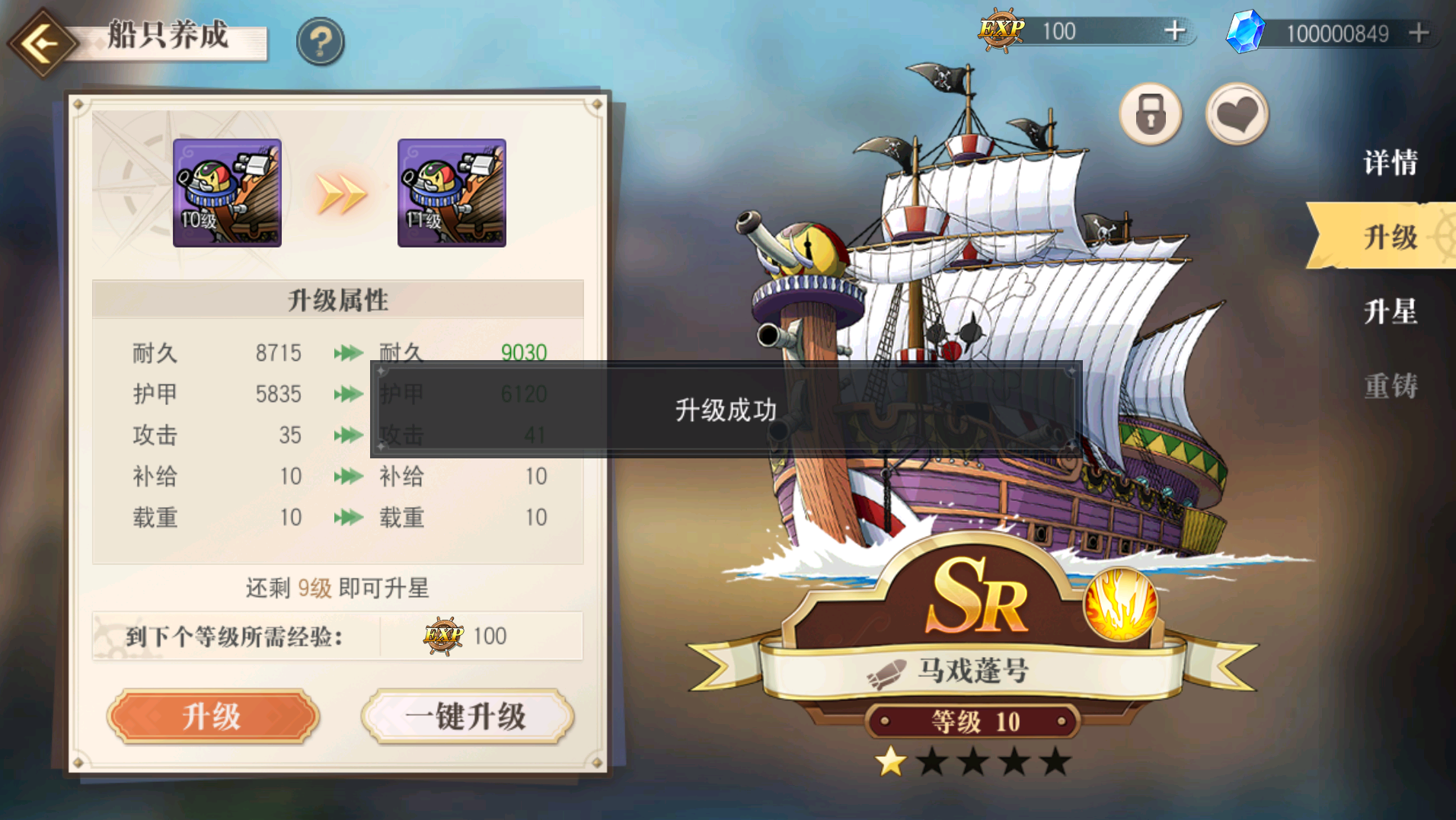Viewport: 1456px width, 820px height.
Task: Favorite the ship with heart icon
Action: click(x=1237, y=115)
